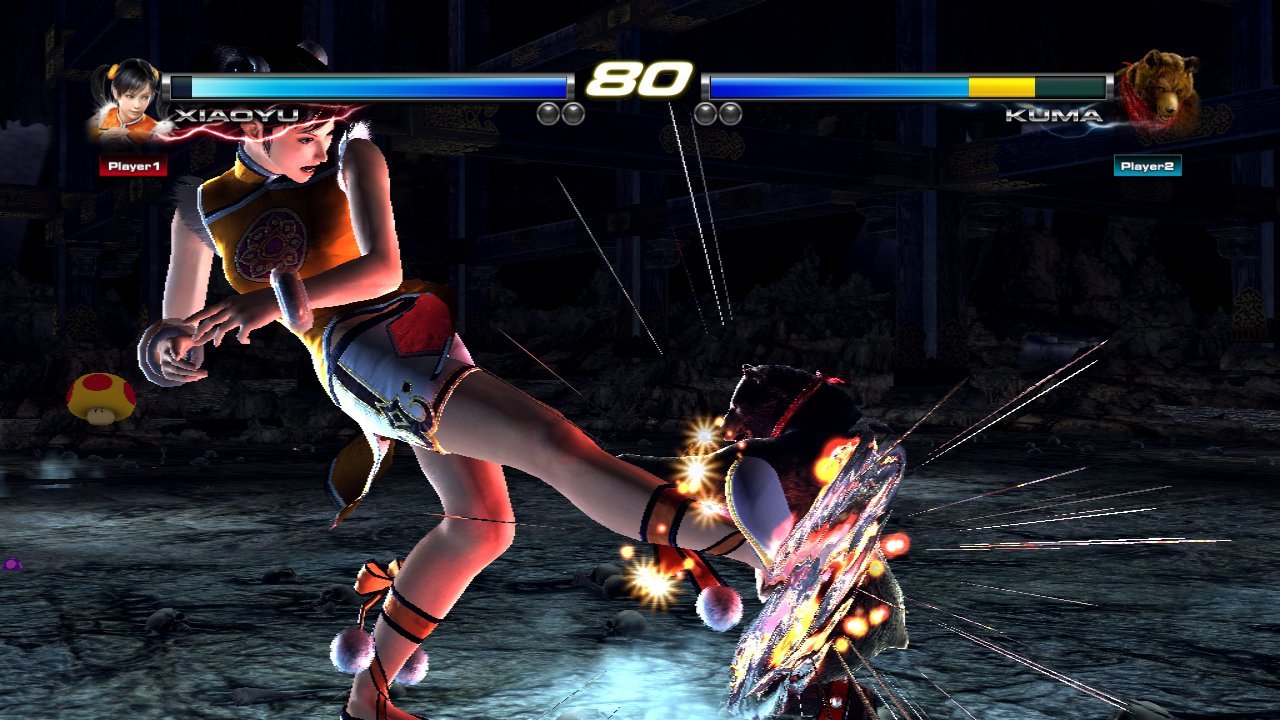Select the red Player1 tag
Screen dimensions: 1280x720
click(133, 166)
